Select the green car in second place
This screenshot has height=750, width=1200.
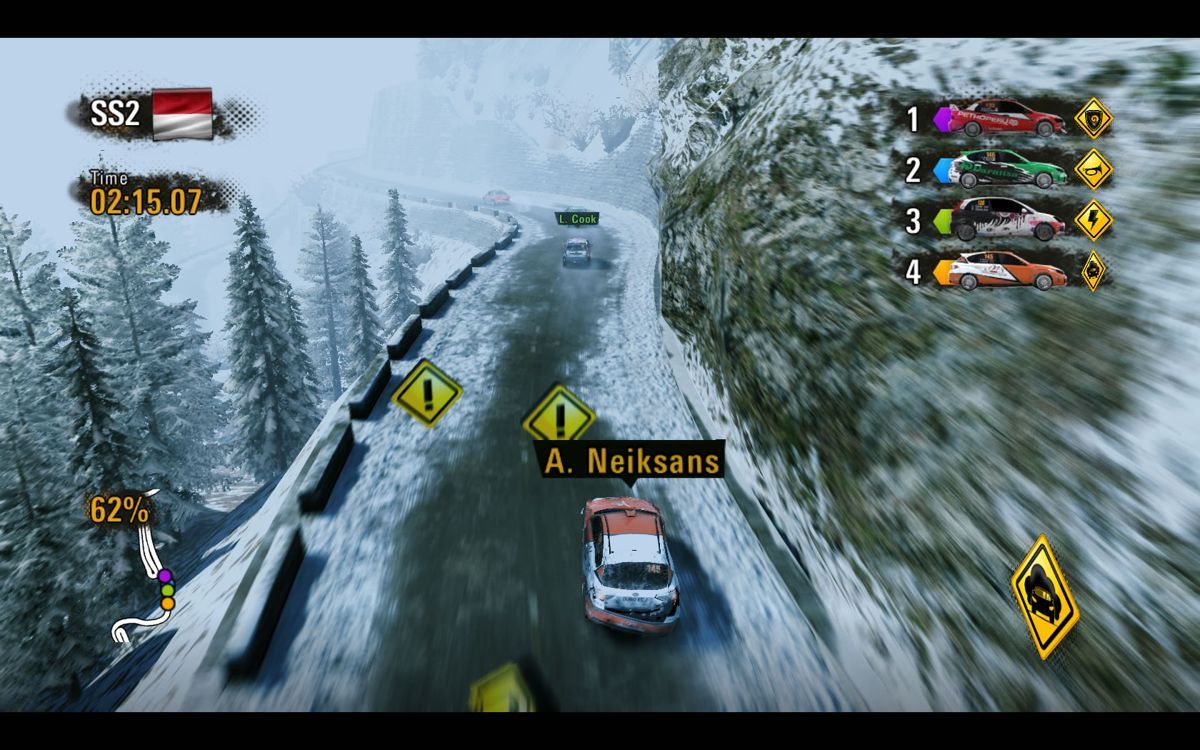1006,169
